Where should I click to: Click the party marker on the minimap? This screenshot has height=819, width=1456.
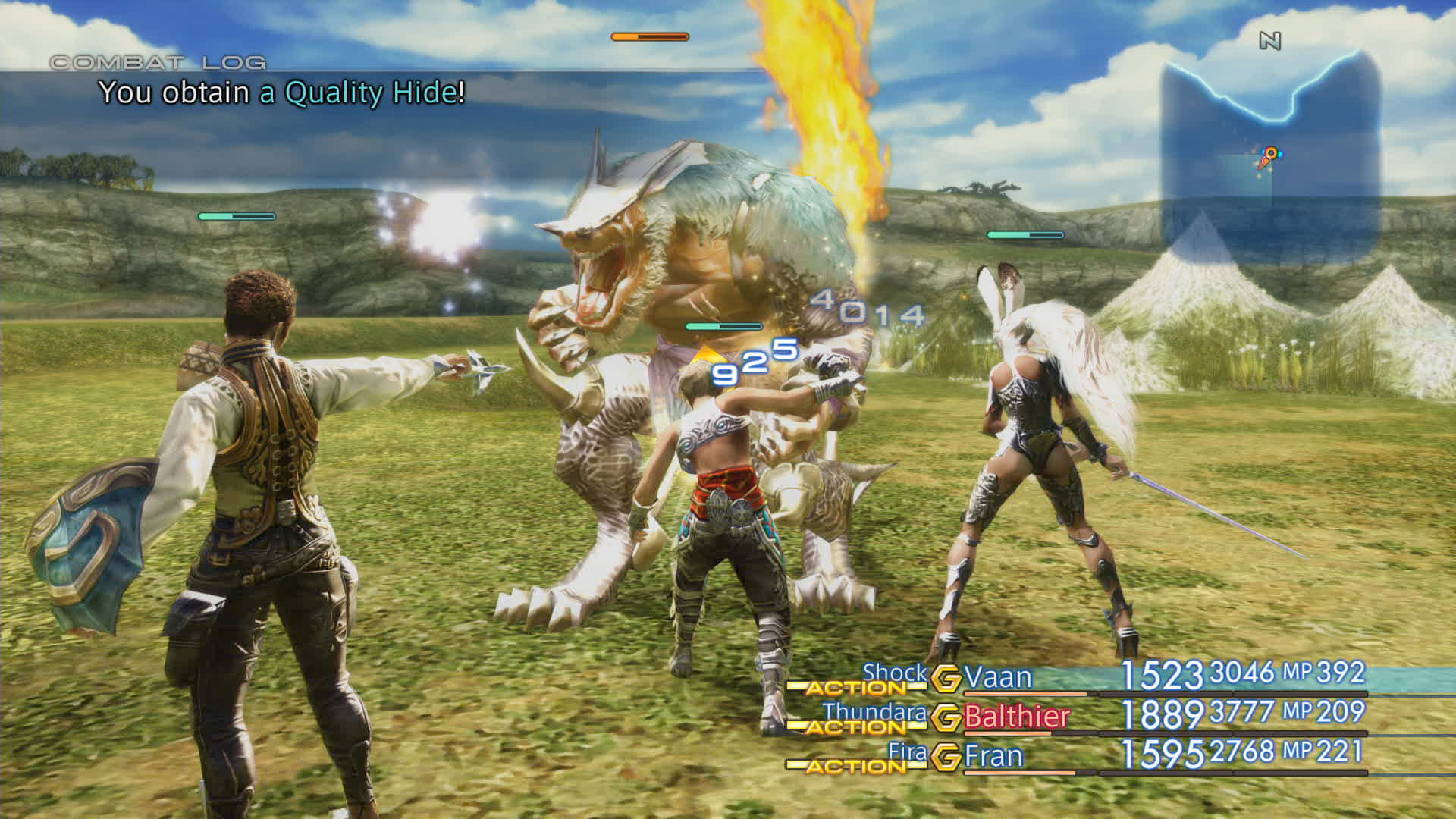click(x=1269, y=155)
